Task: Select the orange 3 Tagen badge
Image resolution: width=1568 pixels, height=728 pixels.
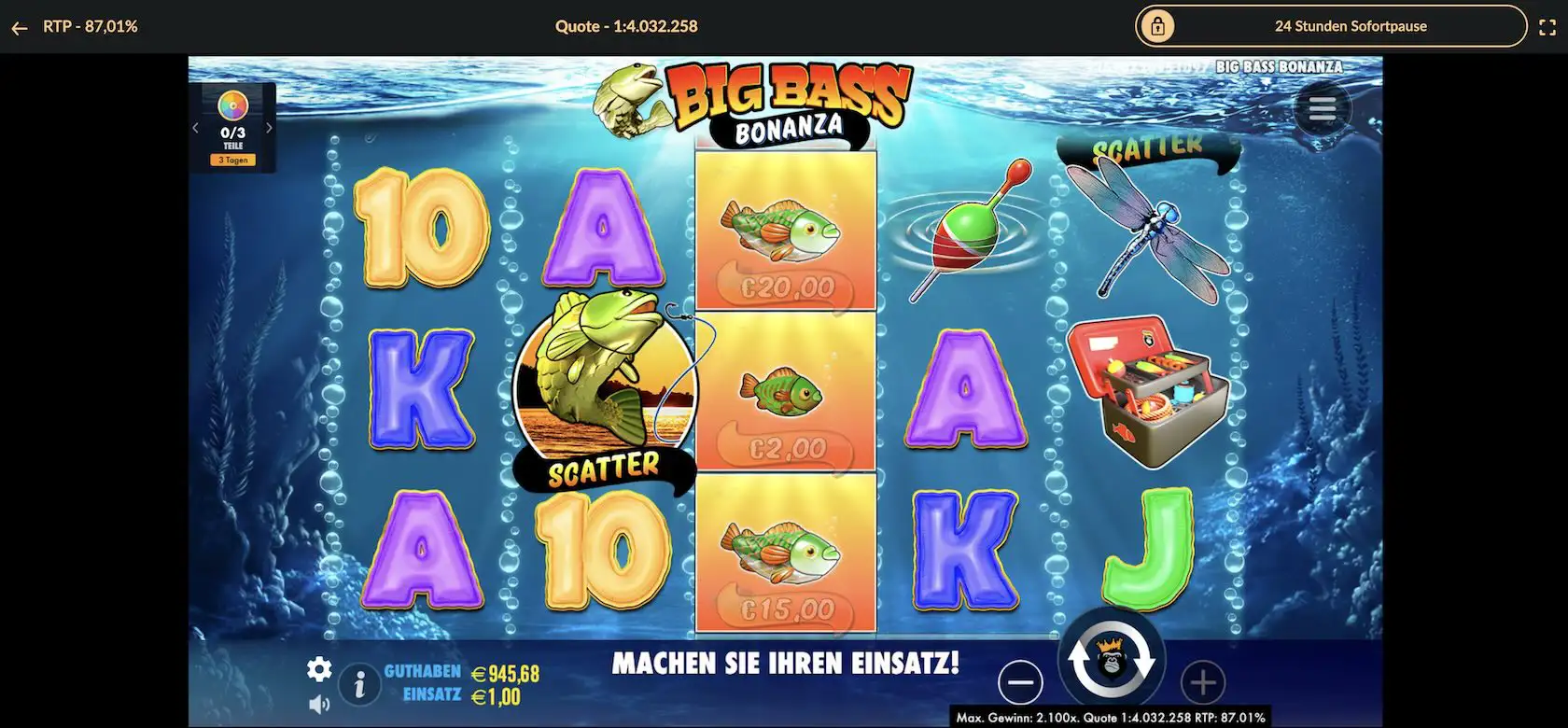Action: coord(232,159)
